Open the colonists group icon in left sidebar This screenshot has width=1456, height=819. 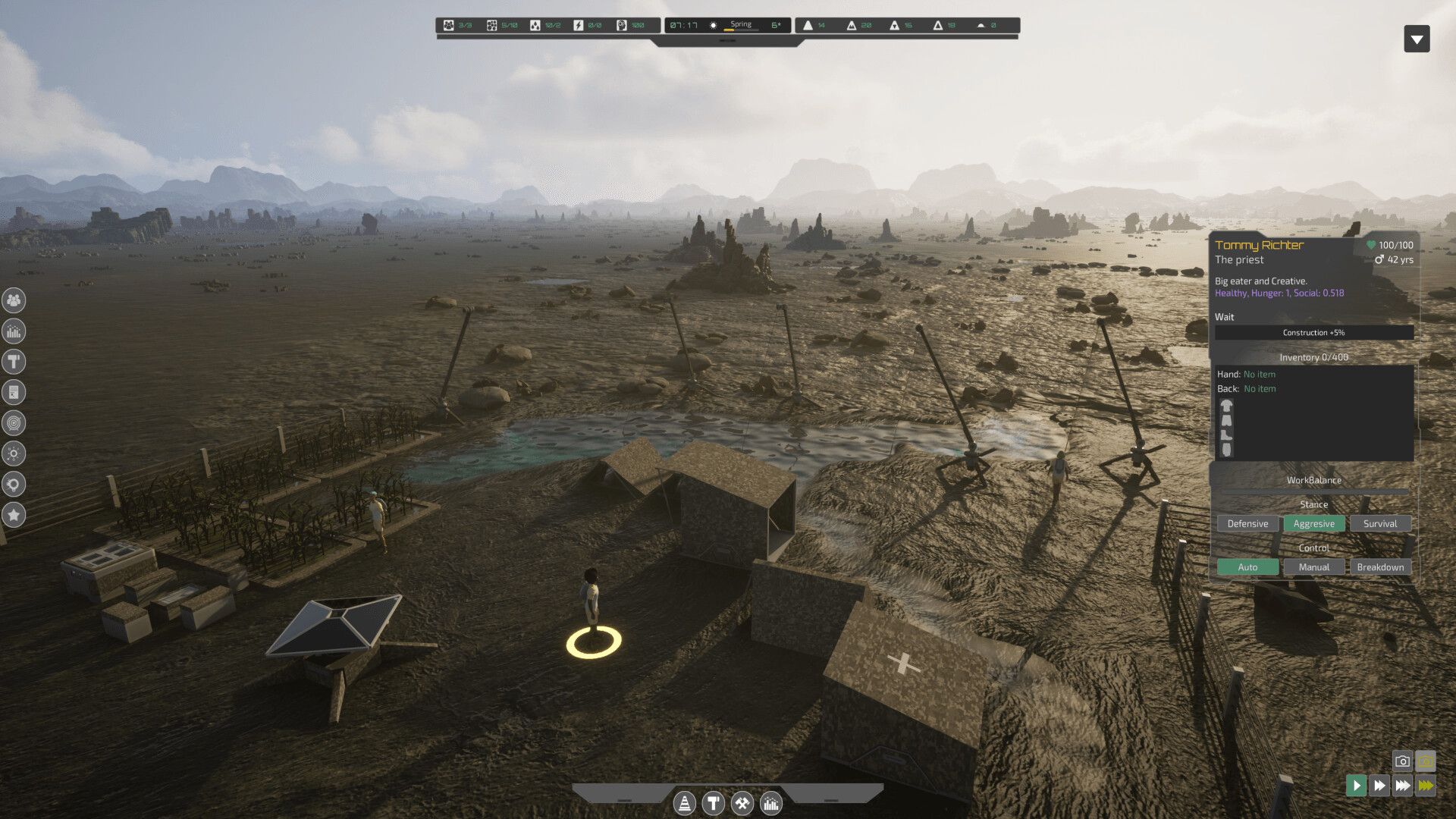(14, 300)
